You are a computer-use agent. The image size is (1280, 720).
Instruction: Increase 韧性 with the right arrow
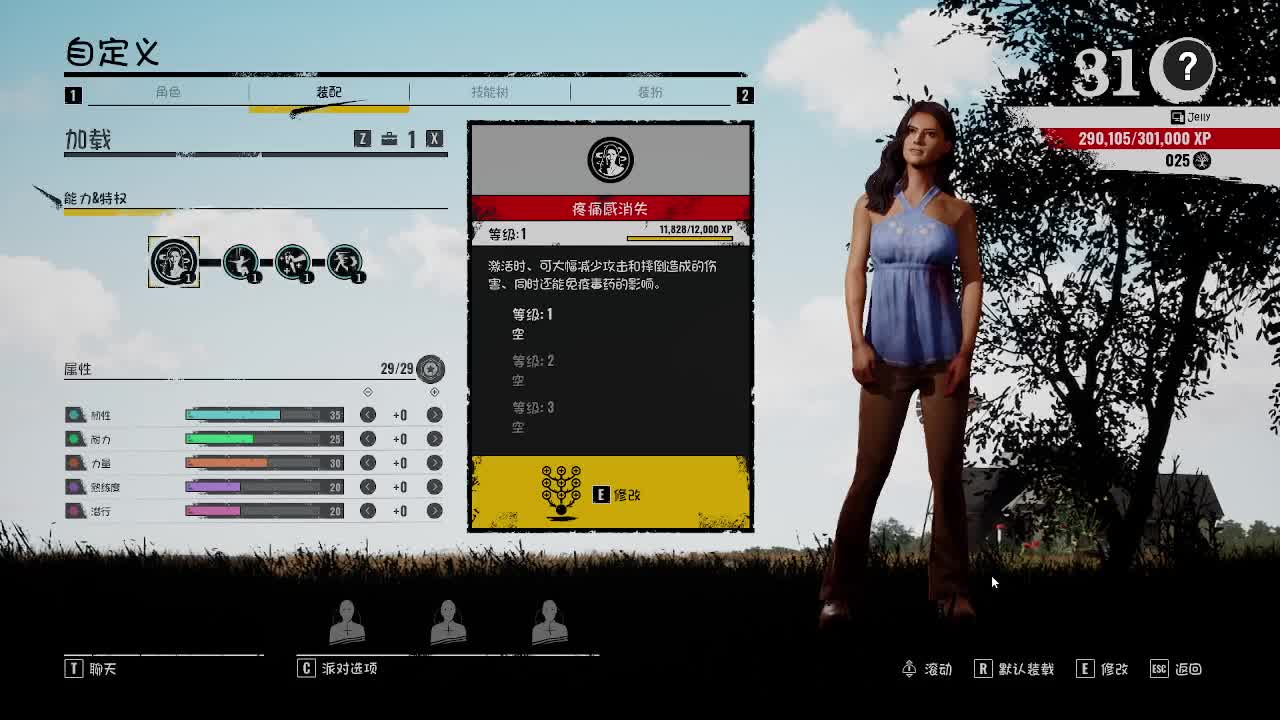coord(433,414)
